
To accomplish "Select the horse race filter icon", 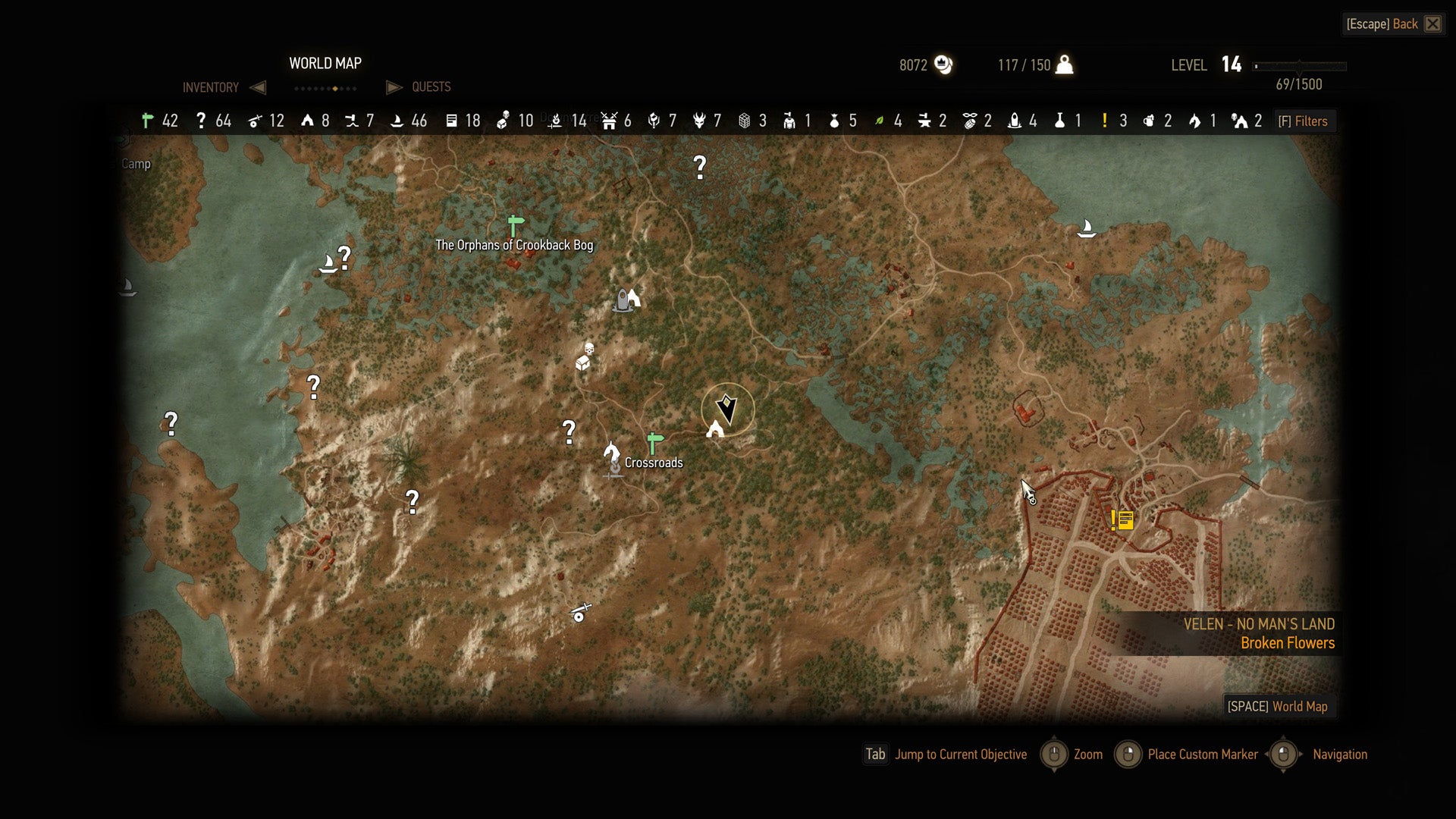I will point(1195,121).
